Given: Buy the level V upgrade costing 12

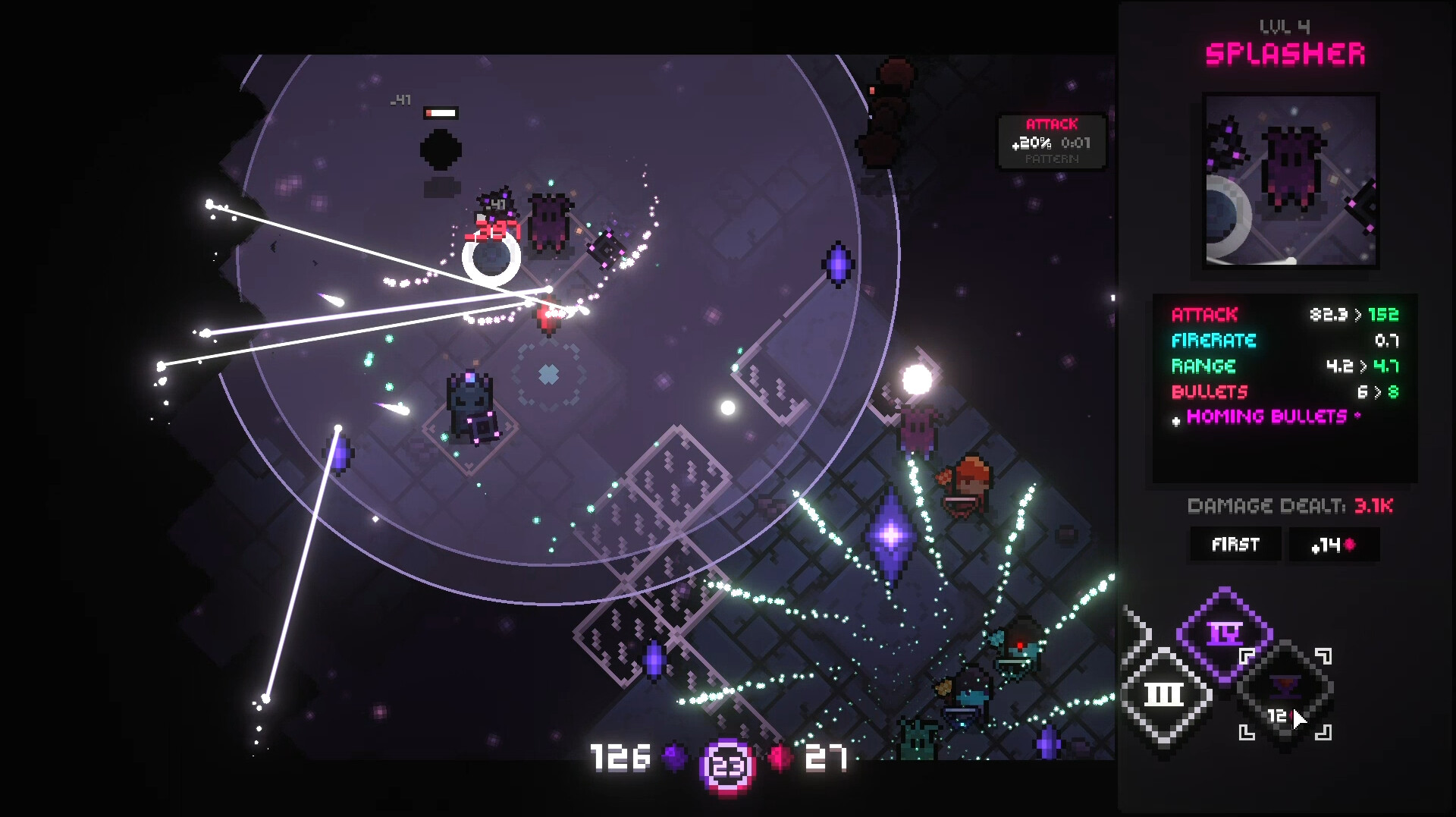Looking at the screenshot, I should click(x=1285, y=693).
